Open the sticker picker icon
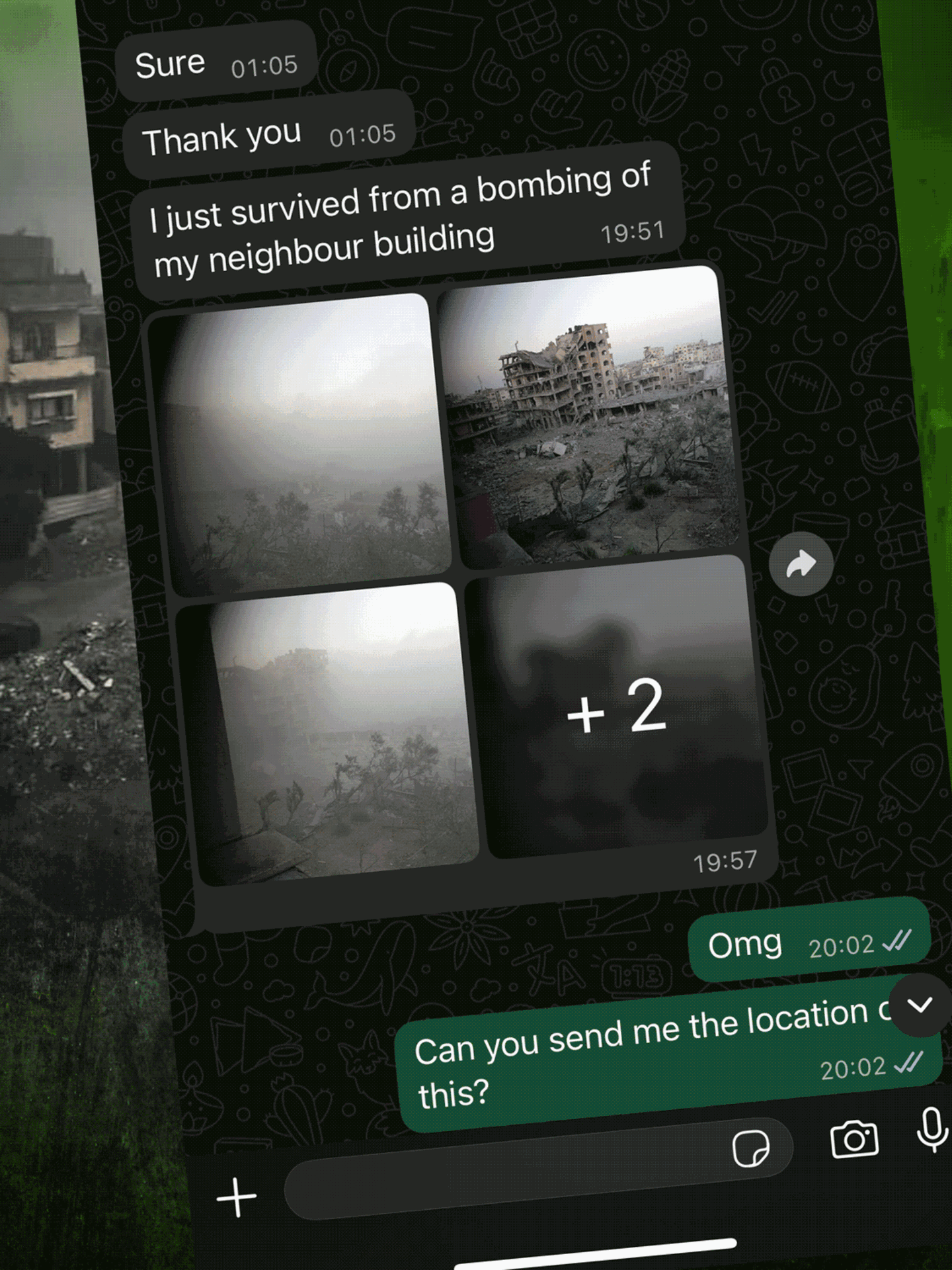Viewport: 952px width, 1270px height. tap(750, 1148)
